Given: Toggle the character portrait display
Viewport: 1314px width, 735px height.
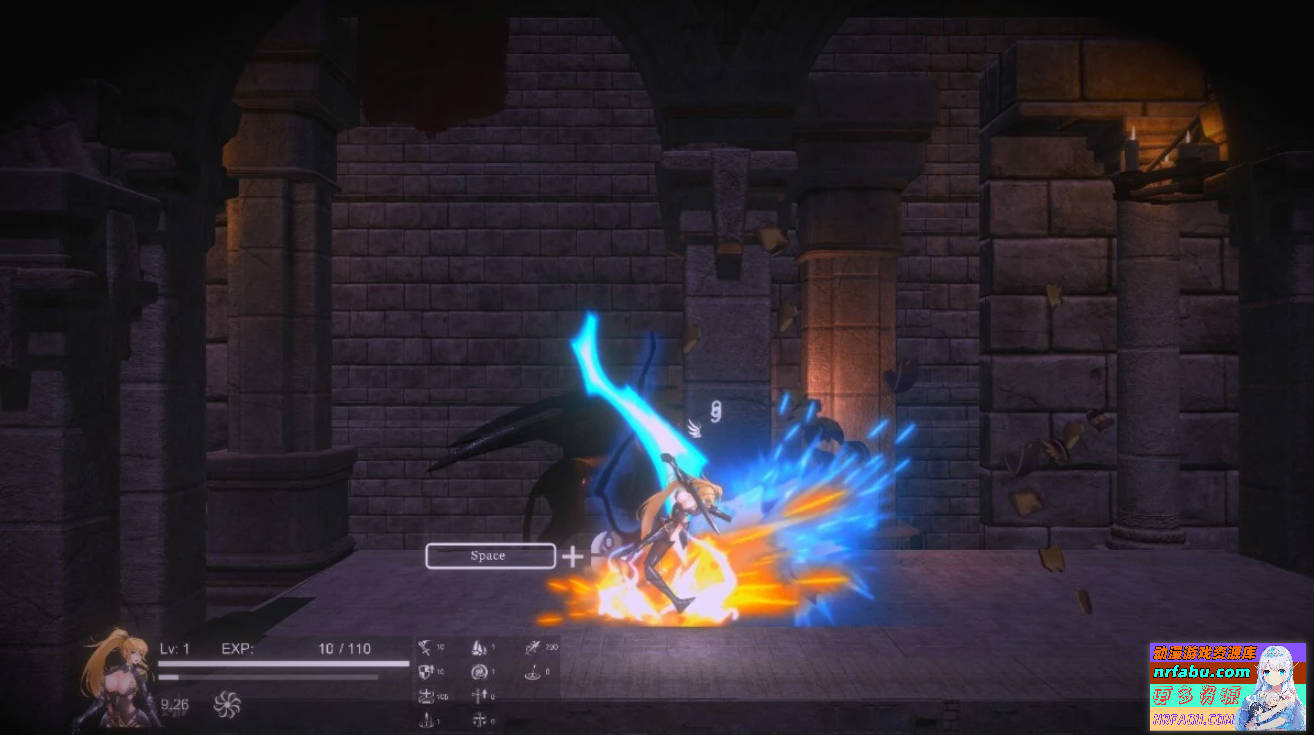Looking at the screenshot, I should point(112,685).
